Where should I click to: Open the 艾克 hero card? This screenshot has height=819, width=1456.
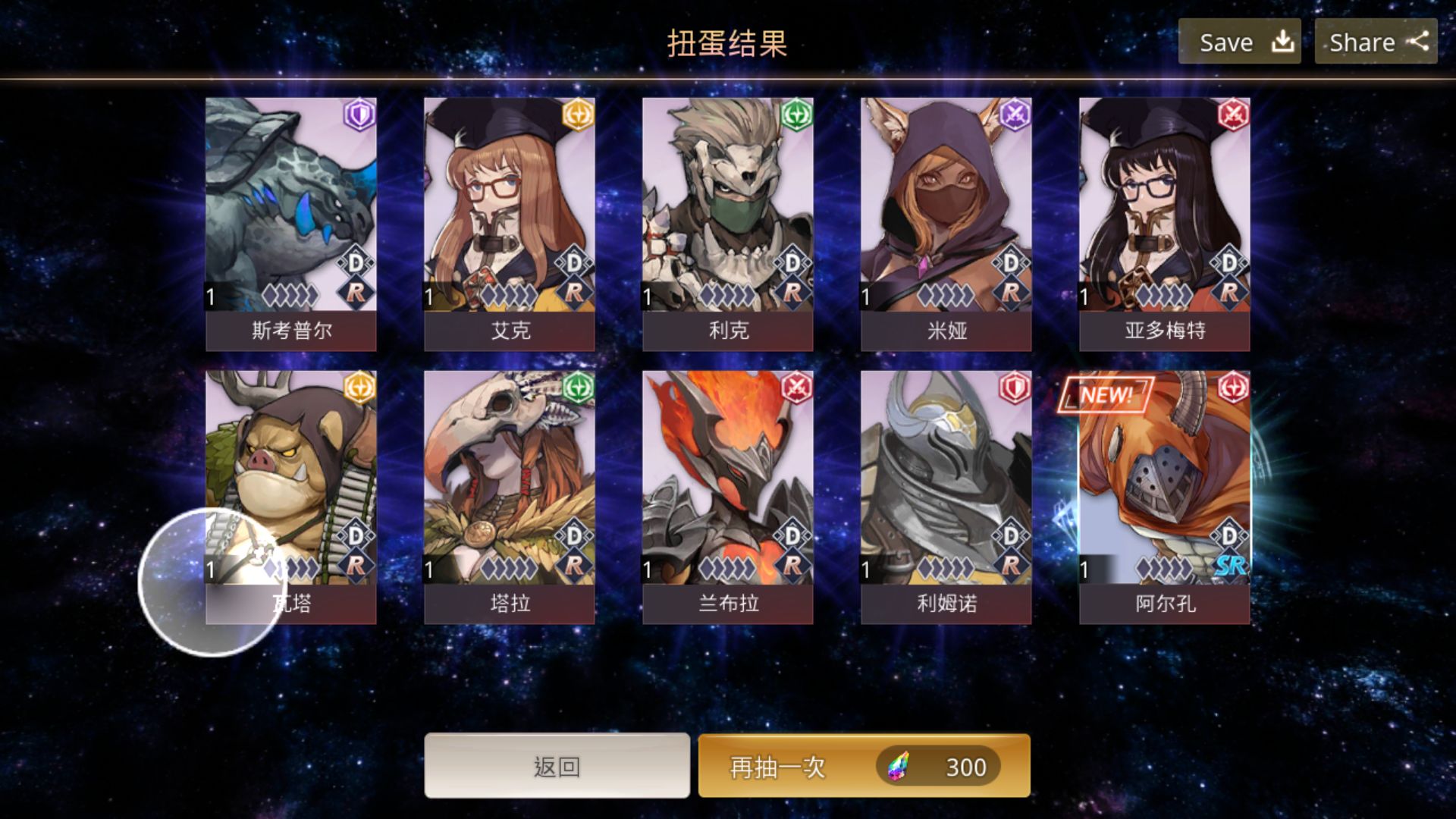tap(510, 224)
